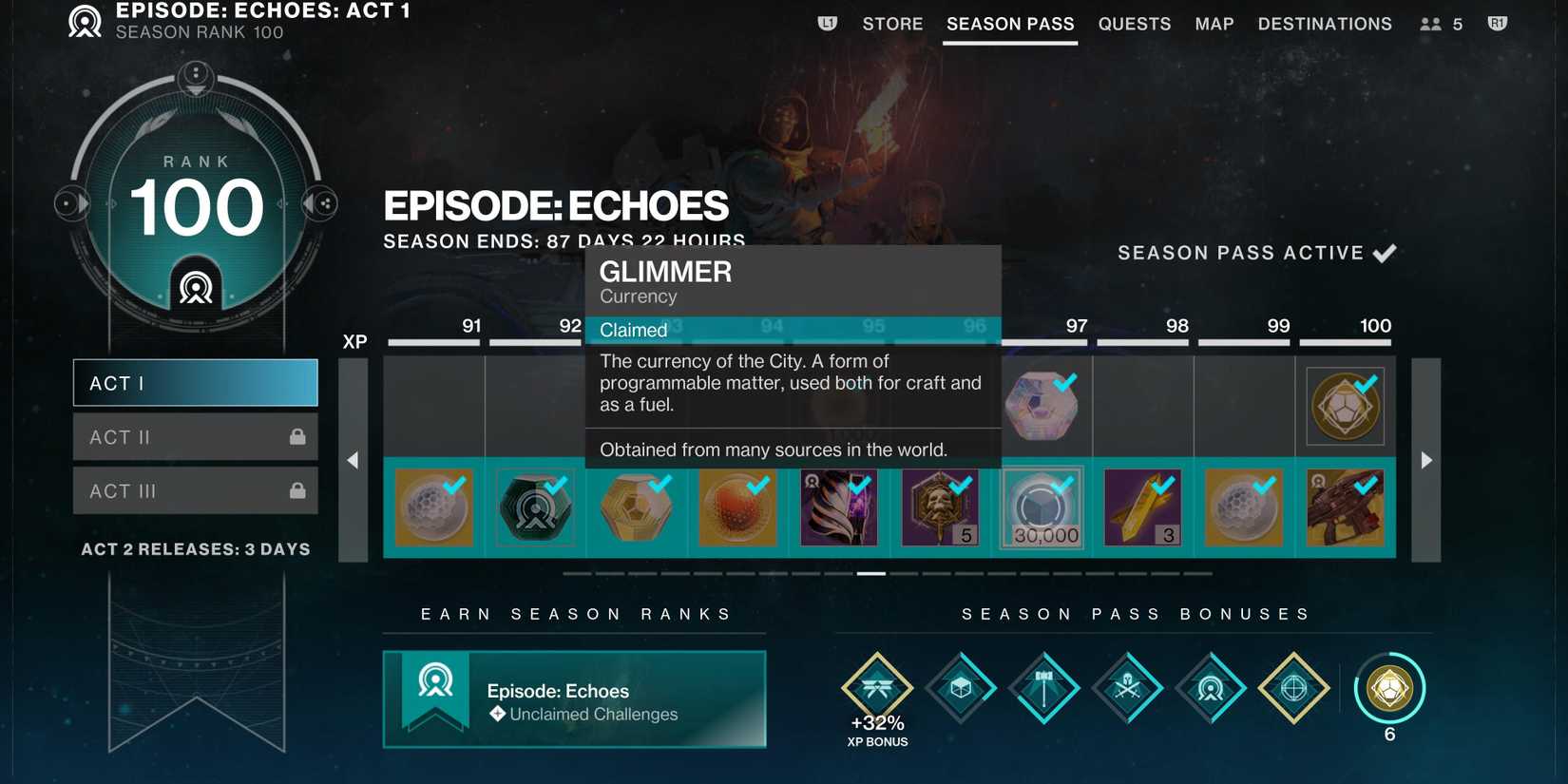Open the Episode: Echoes Unclaimed Challenges banner
Screen dimensions: 1568x784
574,699
